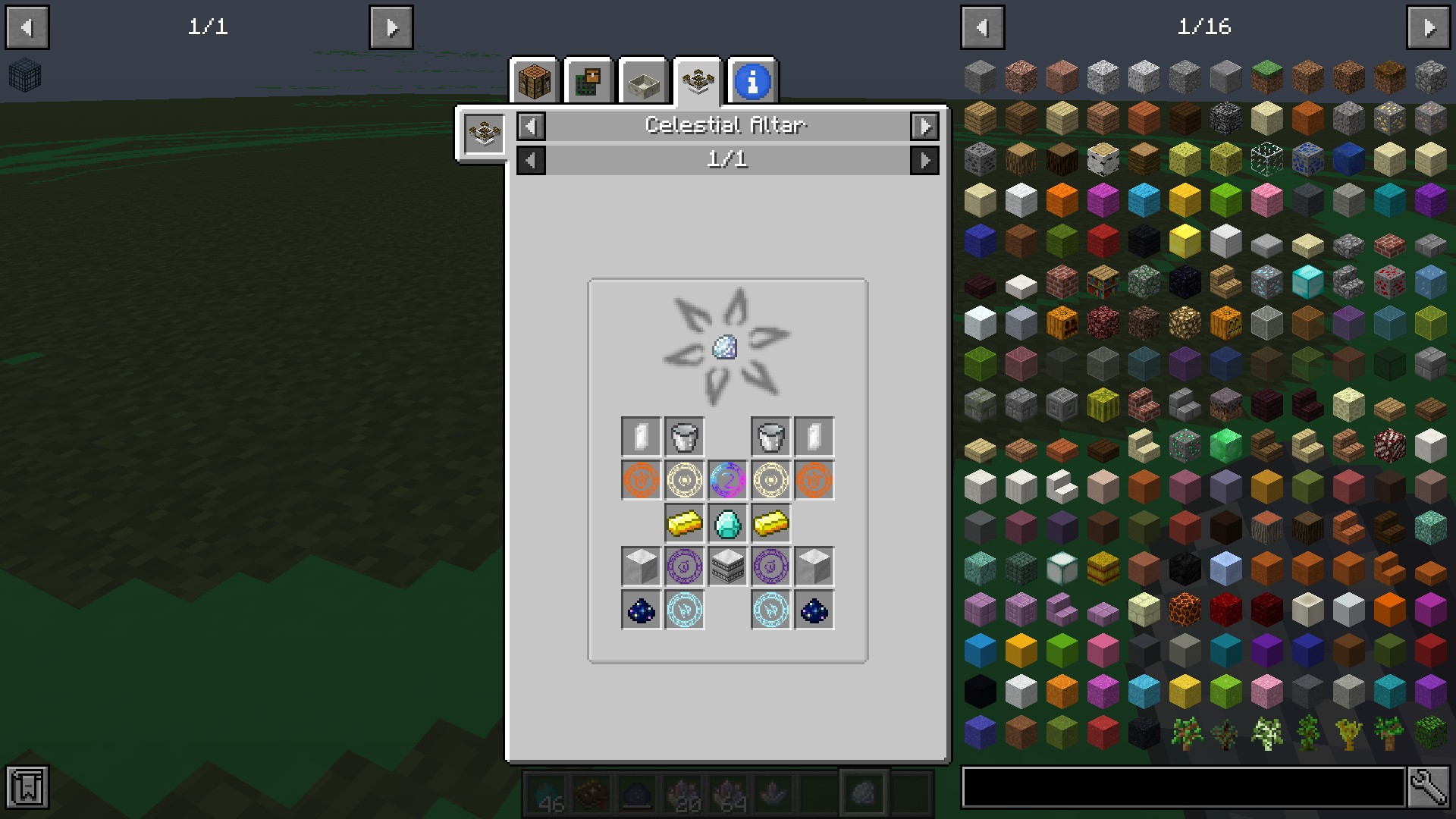Click the crystal output item in the star
Screen dimensions: 1456x819
click(x=725, y=347)
